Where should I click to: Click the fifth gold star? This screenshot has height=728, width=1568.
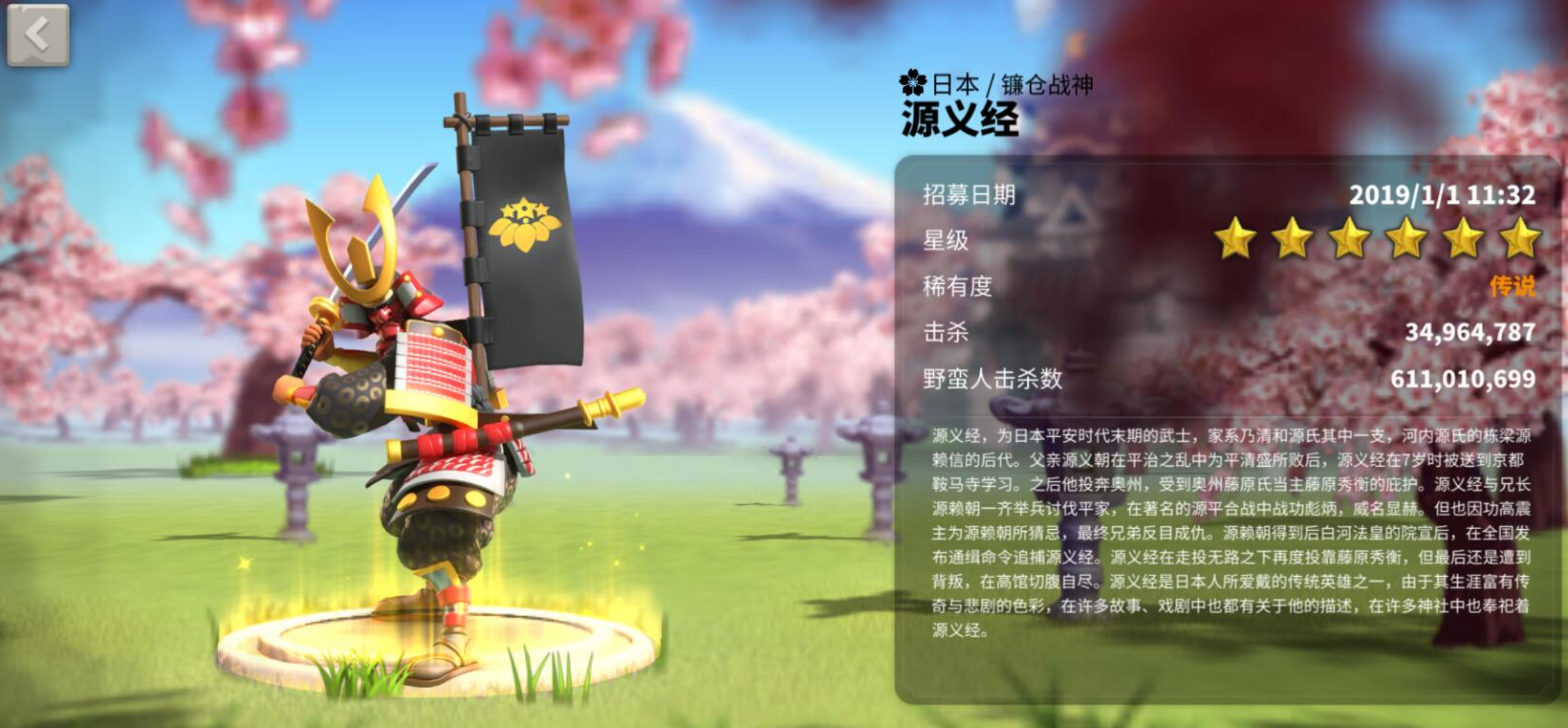1463,241
